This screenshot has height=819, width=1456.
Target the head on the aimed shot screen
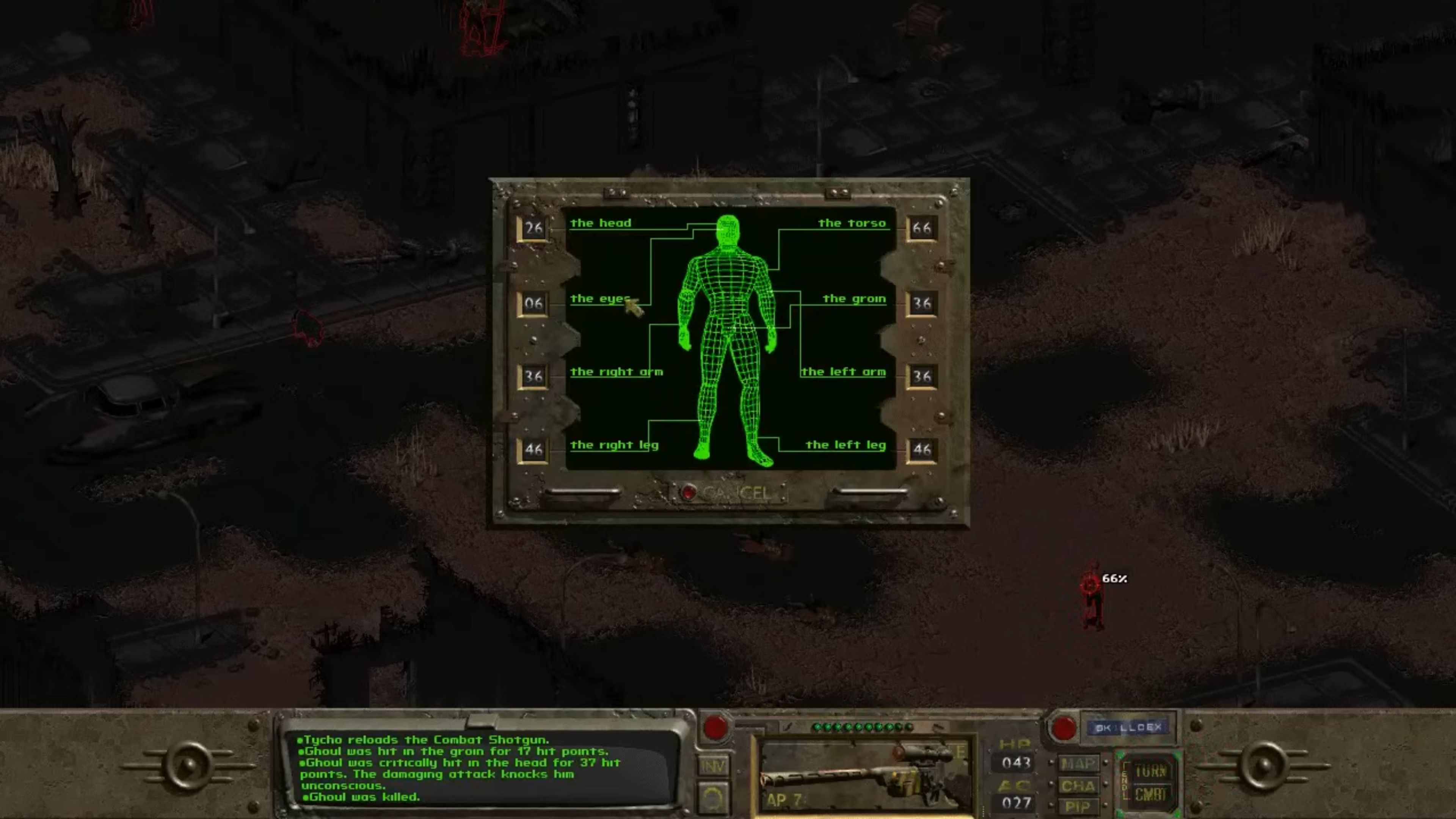pyautogui.click(x=601, y=223)
